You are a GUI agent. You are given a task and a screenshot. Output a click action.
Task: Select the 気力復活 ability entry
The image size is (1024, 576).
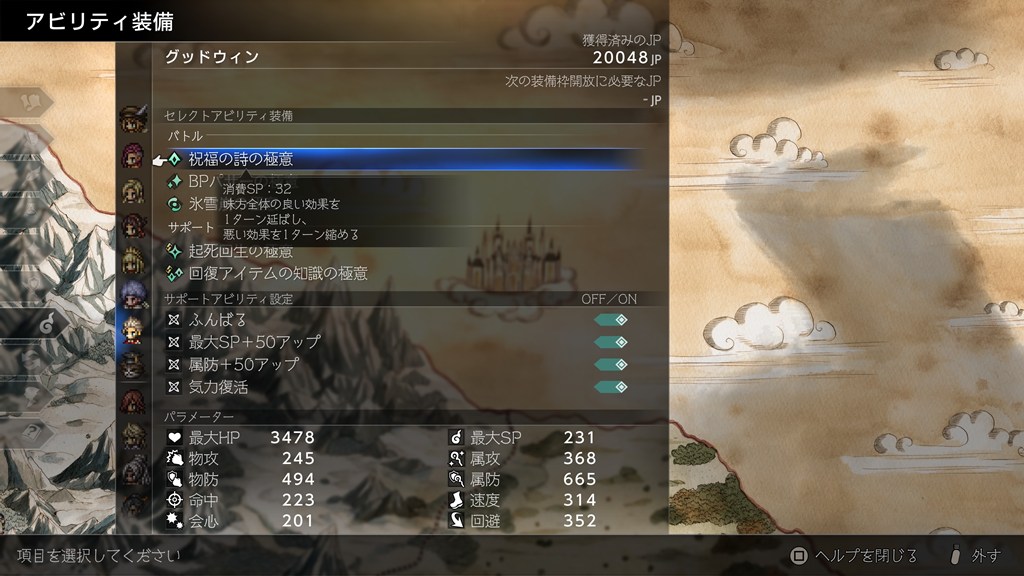218,387
